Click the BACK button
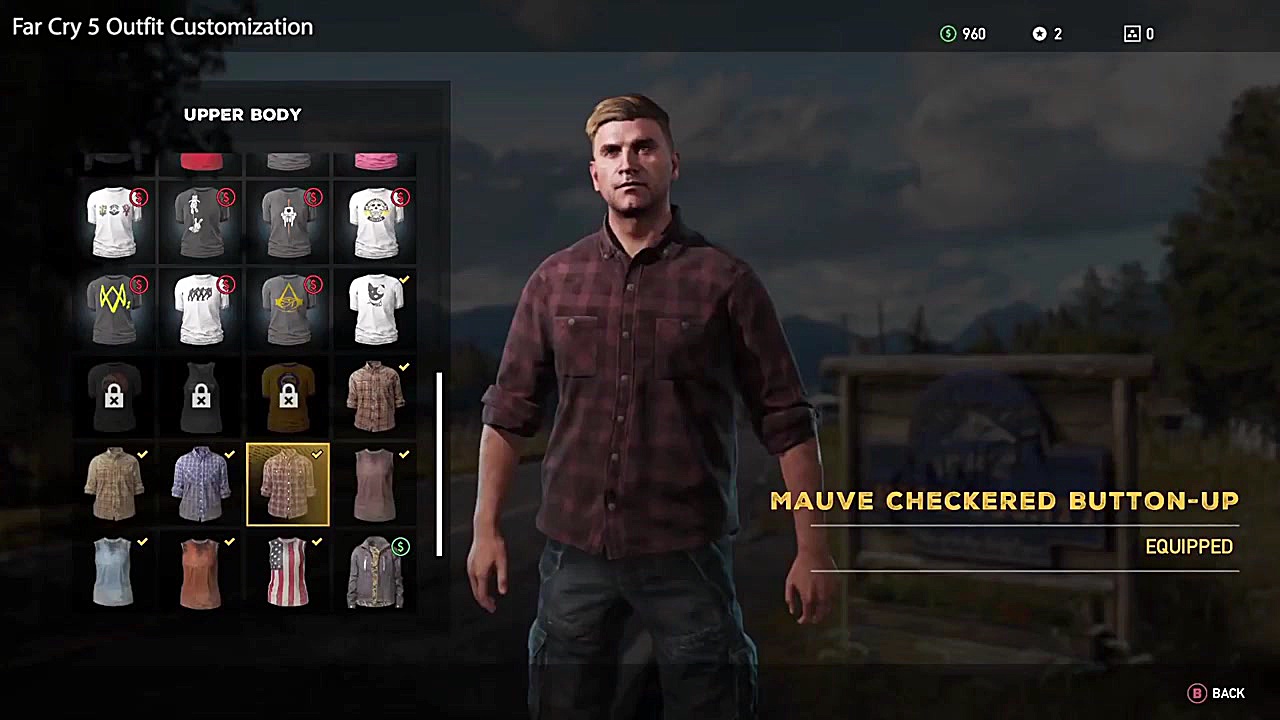The image size is (1280, 720). 1228,693
